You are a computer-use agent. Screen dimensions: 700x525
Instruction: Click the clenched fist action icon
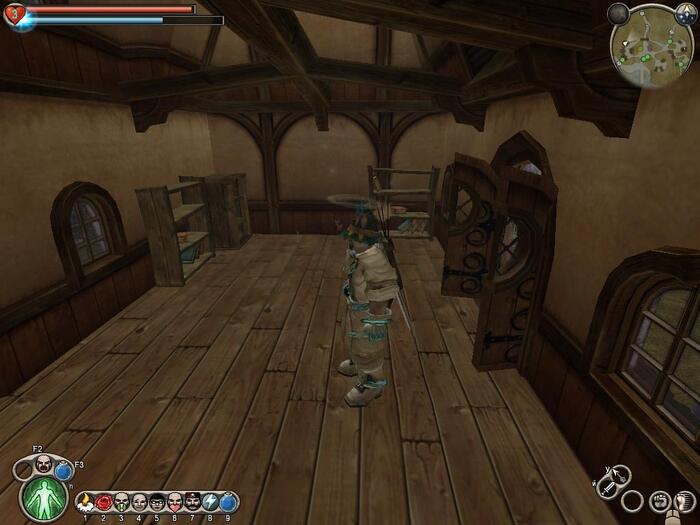659,500
